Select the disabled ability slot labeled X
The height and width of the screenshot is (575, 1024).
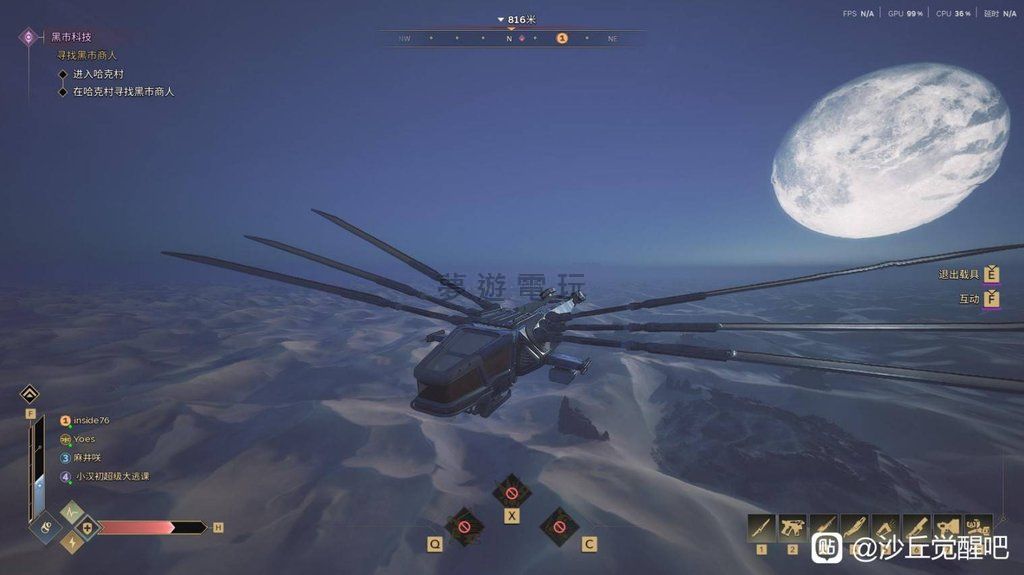tap(512, 493)
